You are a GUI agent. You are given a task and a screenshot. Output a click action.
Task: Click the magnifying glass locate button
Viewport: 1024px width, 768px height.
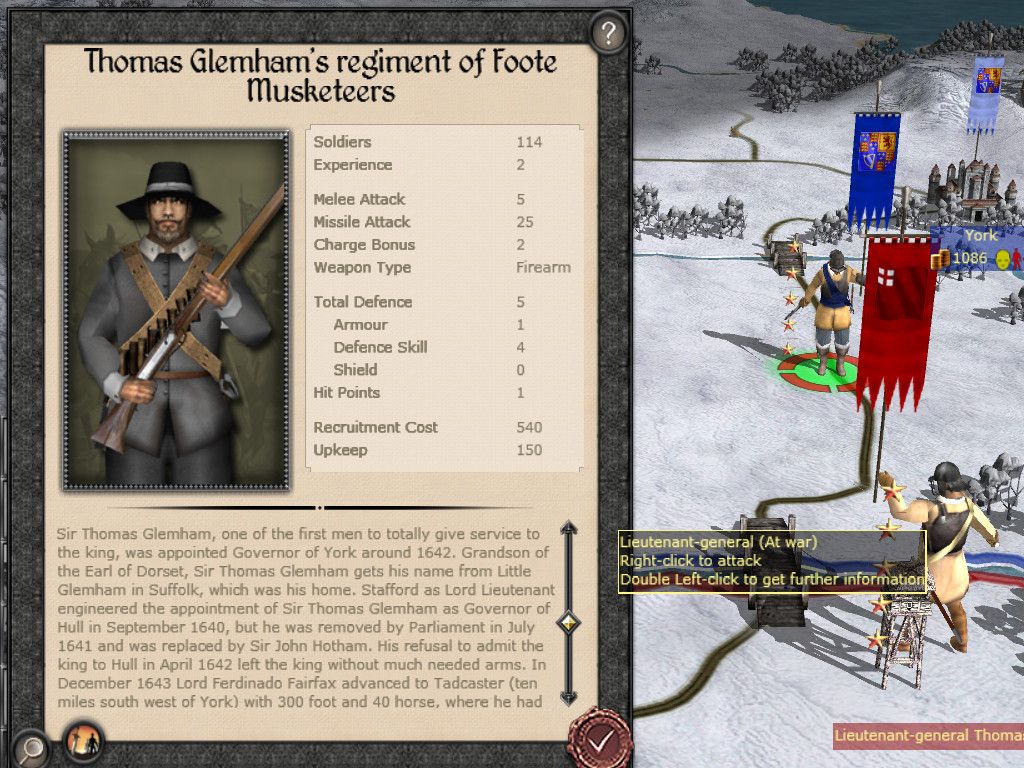(32, 745)
